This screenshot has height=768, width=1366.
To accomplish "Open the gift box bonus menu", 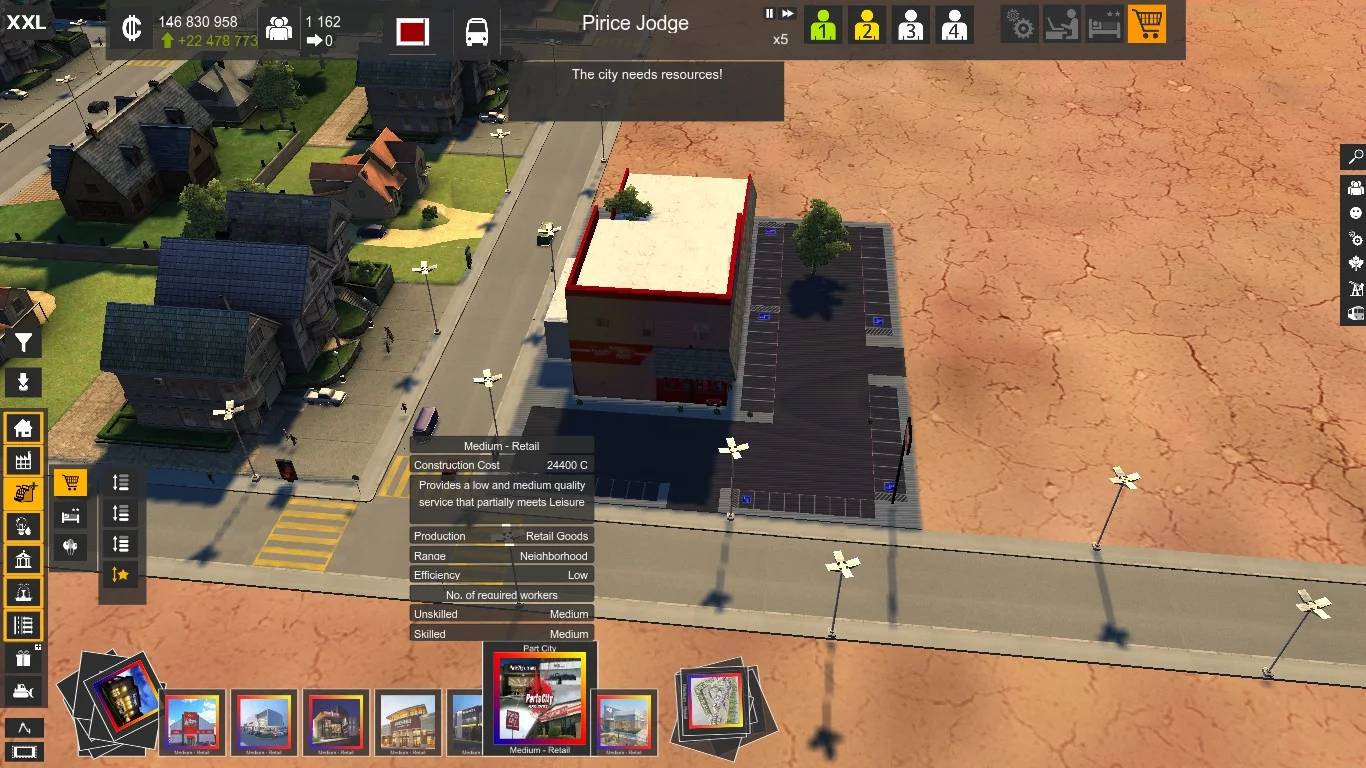I will pyautogui.click(x=23, y=658).
